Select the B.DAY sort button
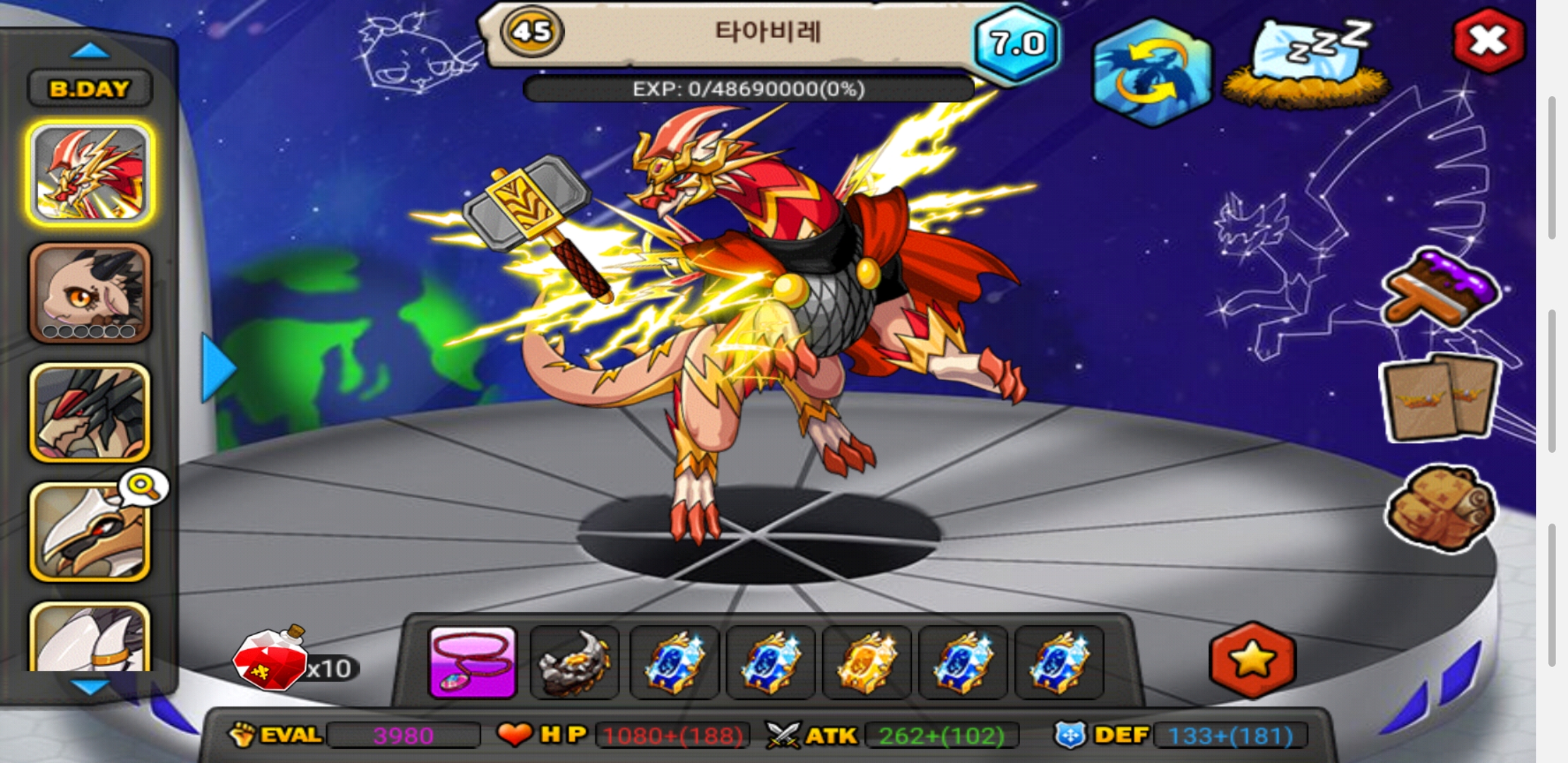 coord(90,89)
